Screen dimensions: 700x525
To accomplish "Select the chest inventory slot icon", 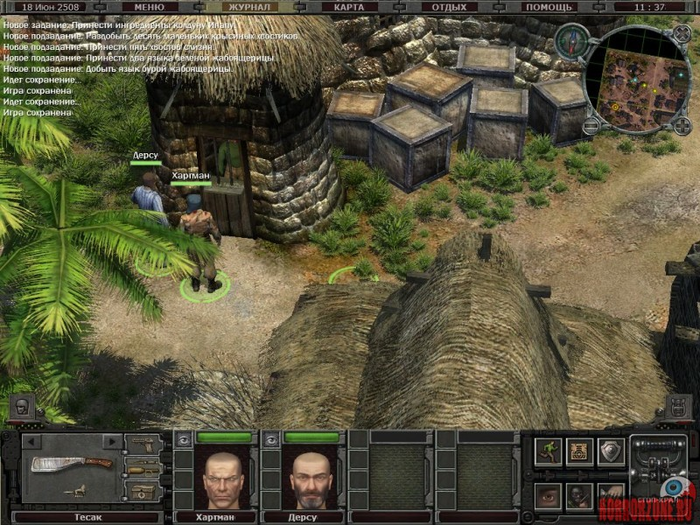I will coord(580,452).
